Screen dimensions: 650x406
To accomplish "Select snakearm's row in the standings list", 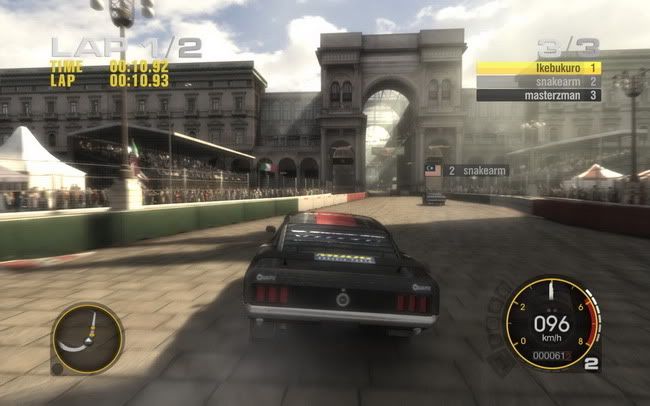I will pos(538,81).
